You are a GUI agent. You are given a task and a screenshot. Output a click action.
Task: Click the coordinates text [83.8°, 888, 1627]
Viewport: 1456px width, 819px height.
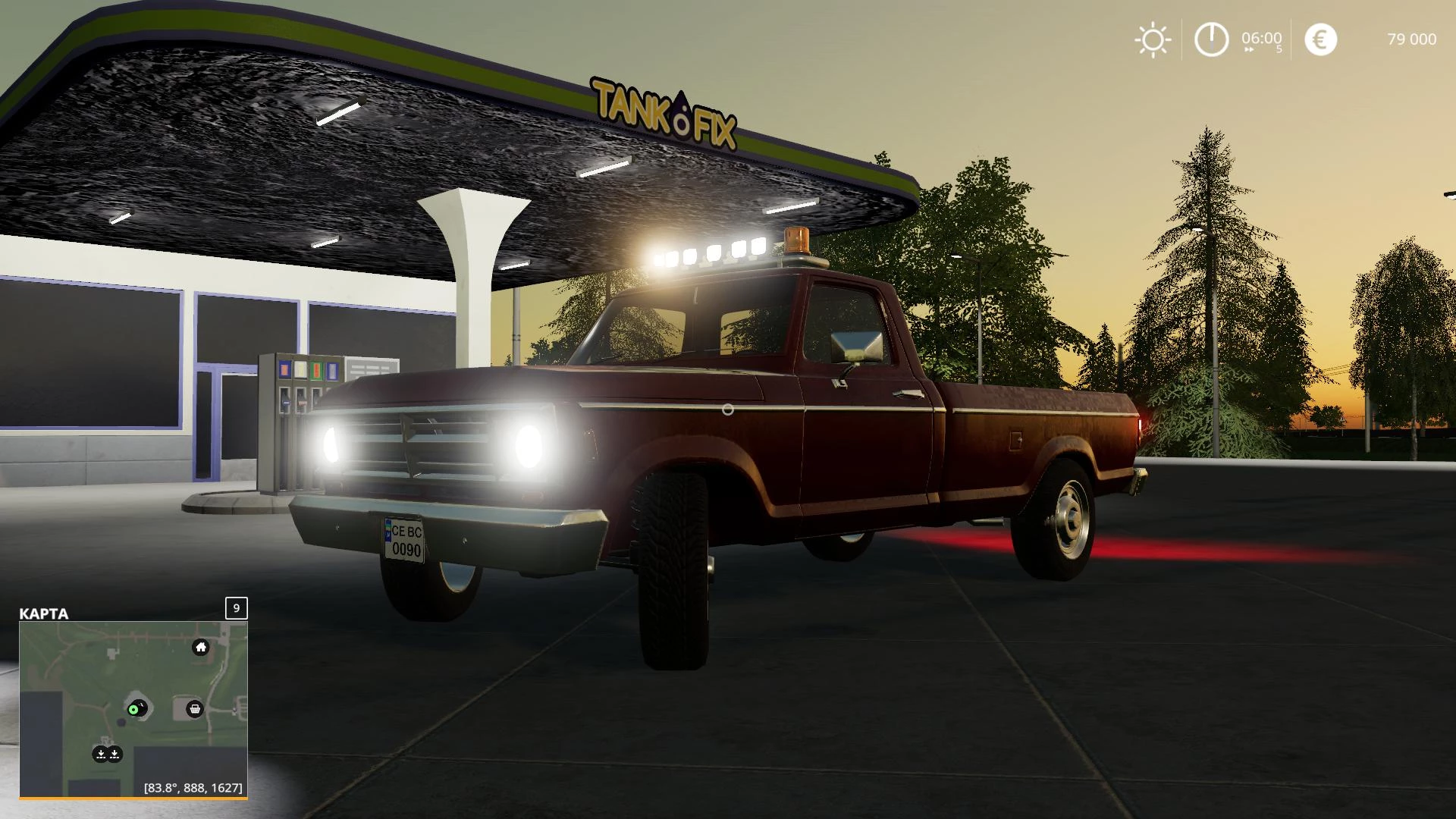tap(193, 789)
